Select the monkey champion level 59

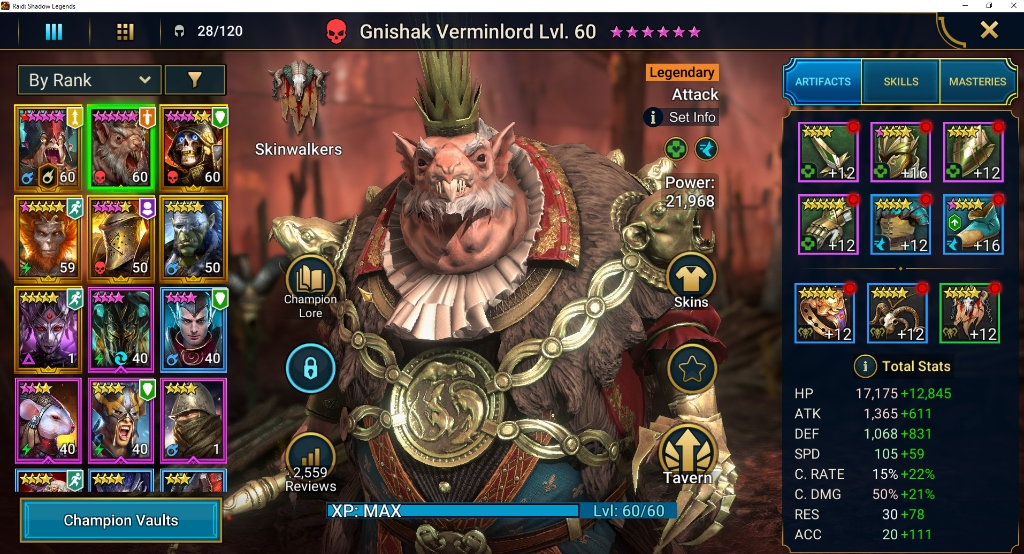coord(48,236)
